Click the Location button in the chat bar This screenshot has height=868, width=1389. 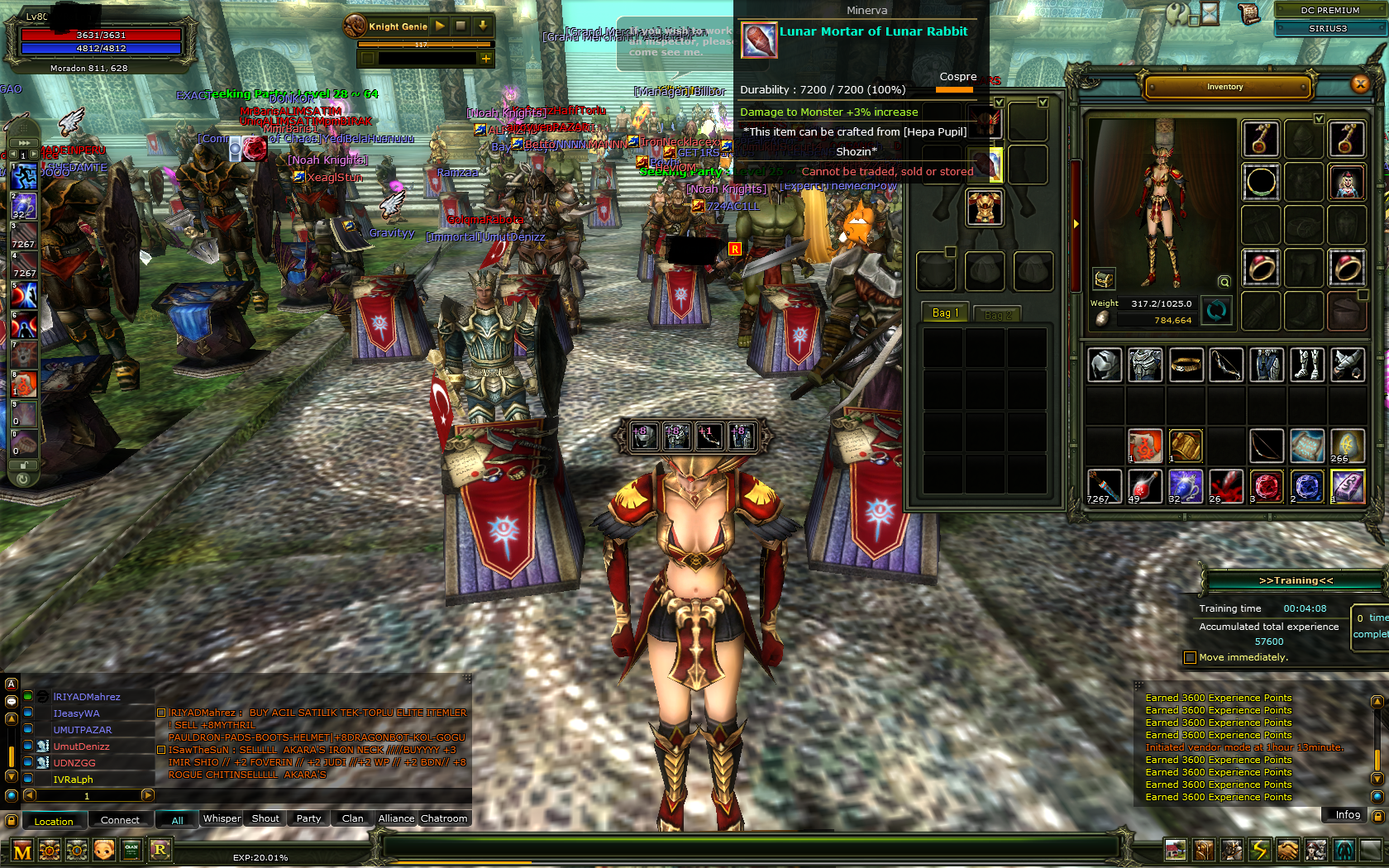point(54,820)
